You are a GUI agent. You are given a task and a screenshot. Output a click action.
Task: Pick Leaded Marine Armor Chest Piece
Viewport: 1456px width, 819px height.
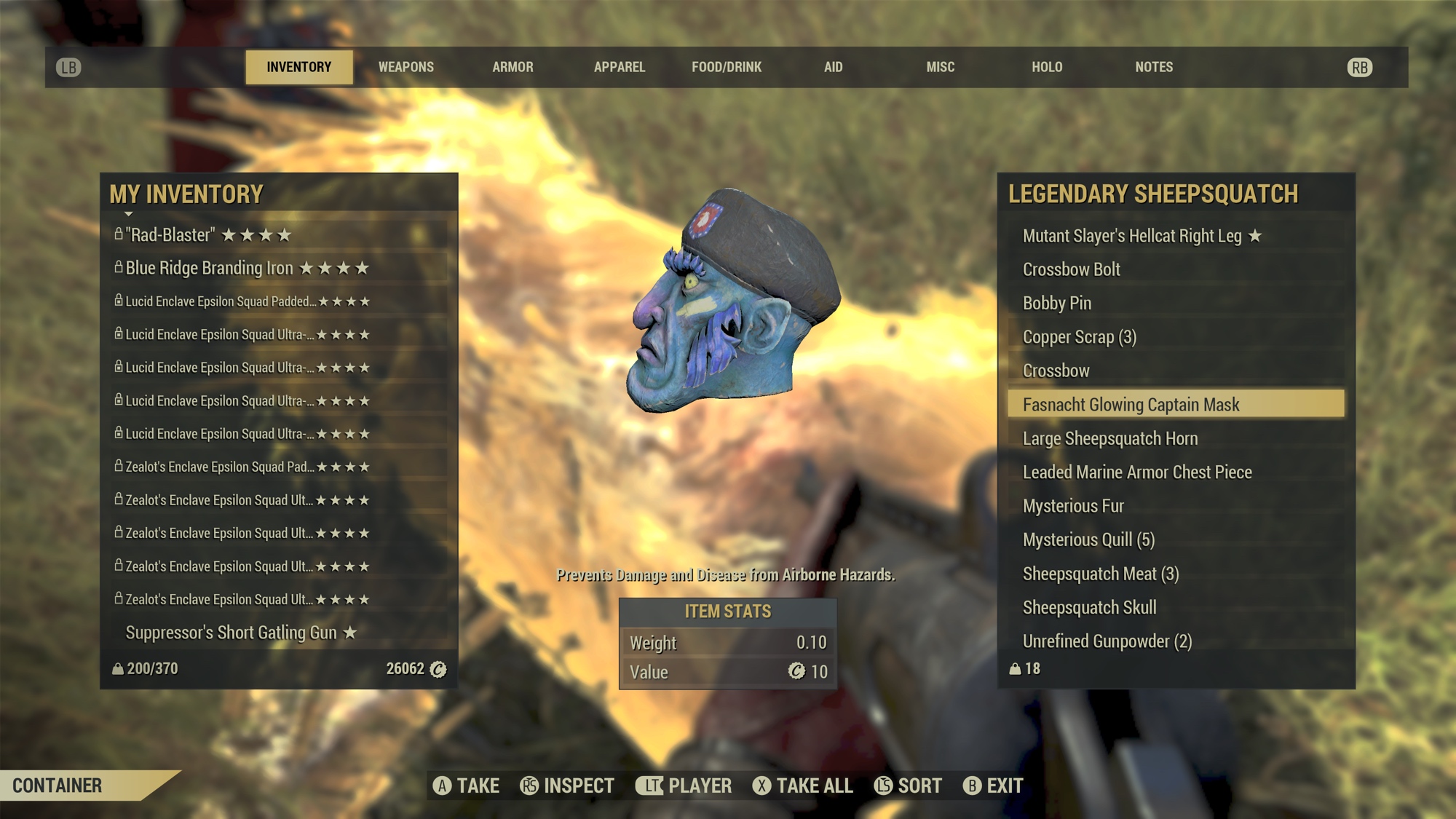pyautogui.click(x=1136, y=472)
